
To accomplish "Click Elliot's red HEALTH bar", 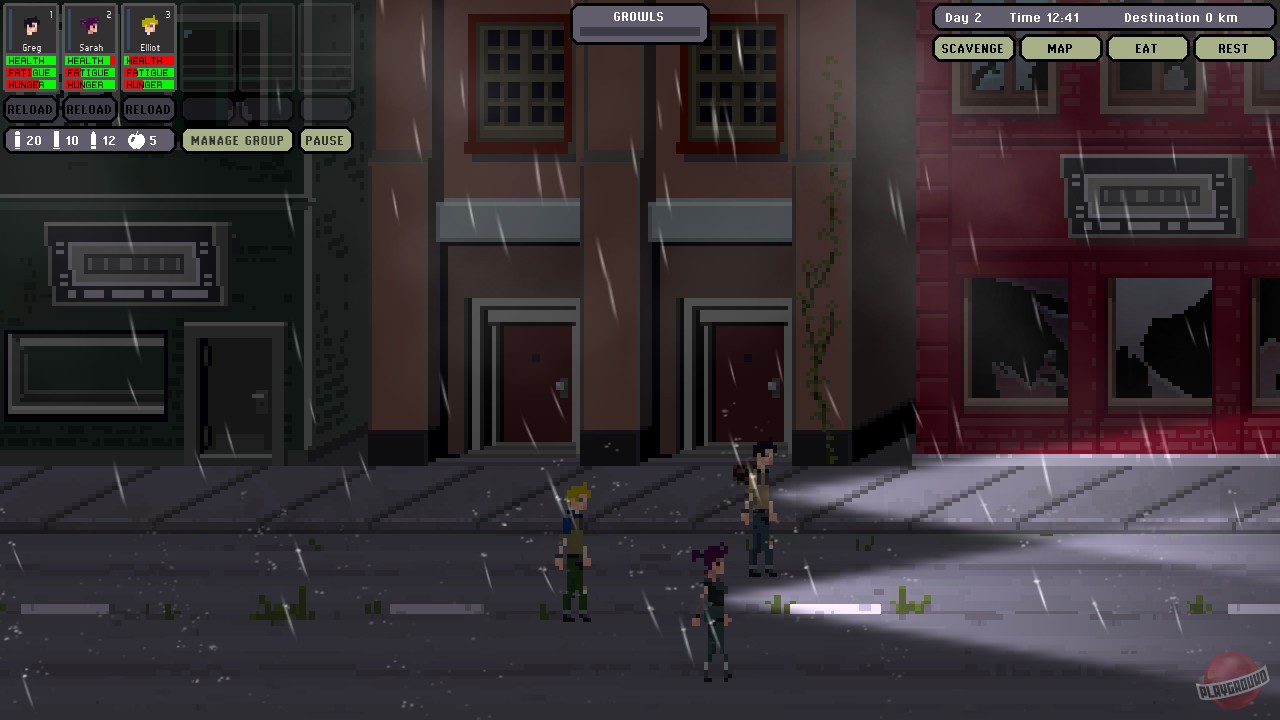I will tap(148, 60).
